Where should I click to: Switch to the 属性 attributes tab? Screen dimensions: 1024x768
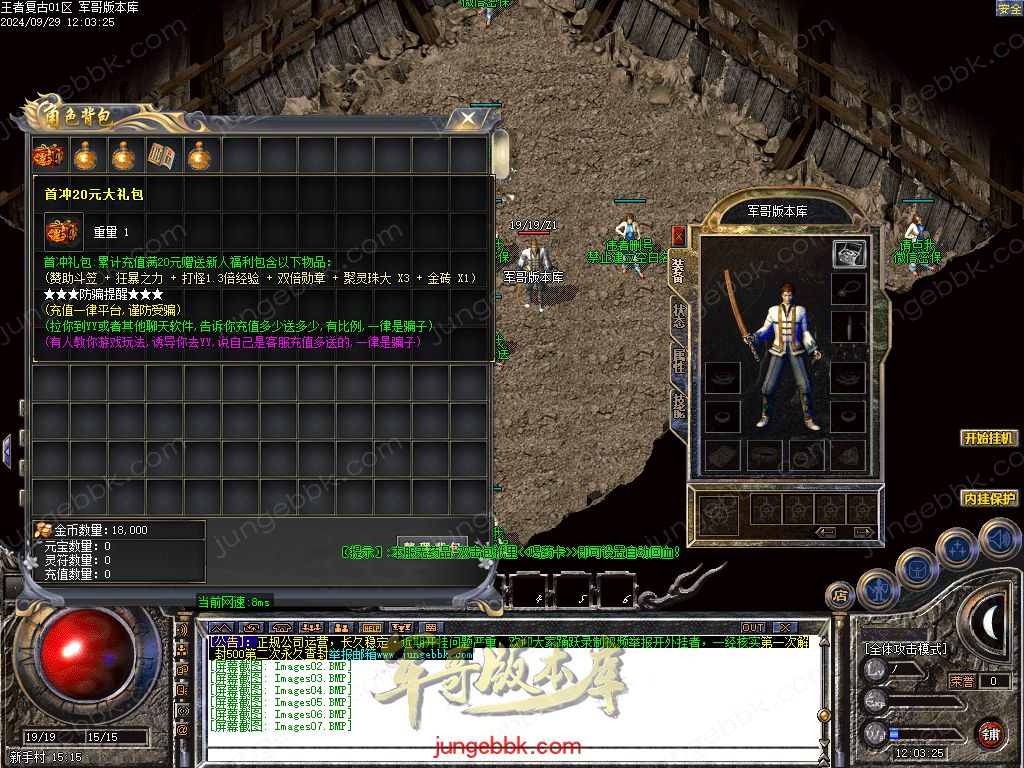coord(679,362)
